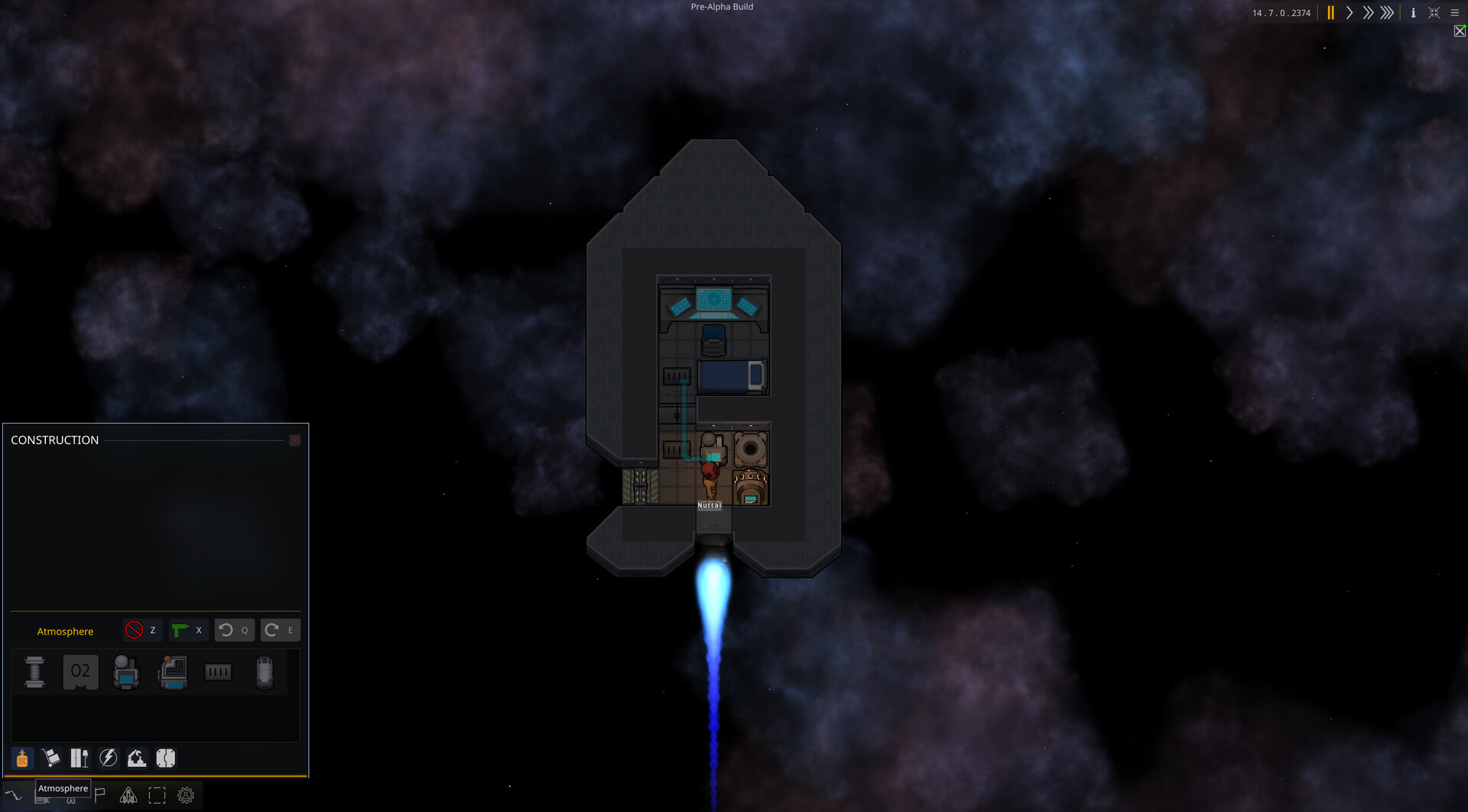Toggle the cancel mode with Z shortcut
This screenshot has width=1468, height=812.
click(143, 629)
